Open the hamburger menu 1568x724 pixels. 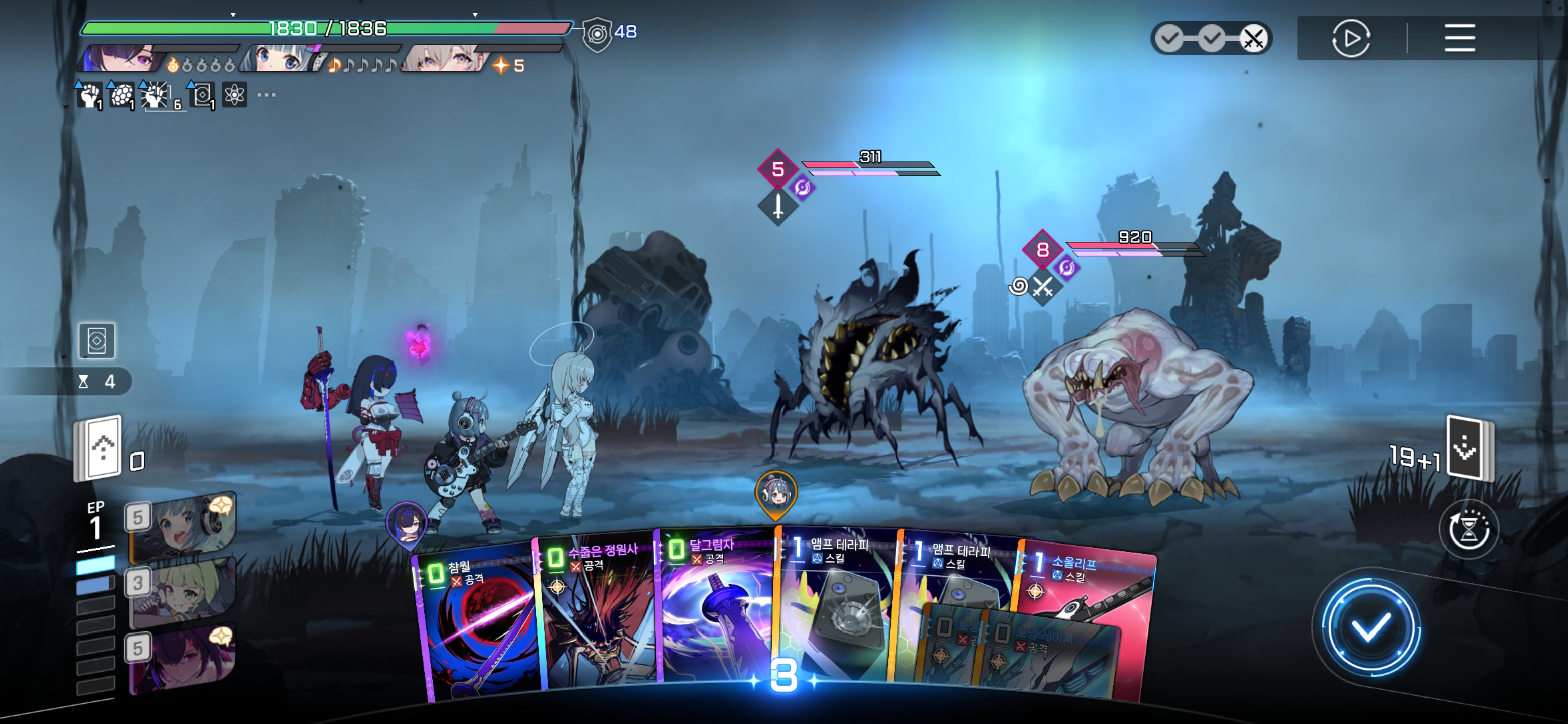tap(1459, 38)
